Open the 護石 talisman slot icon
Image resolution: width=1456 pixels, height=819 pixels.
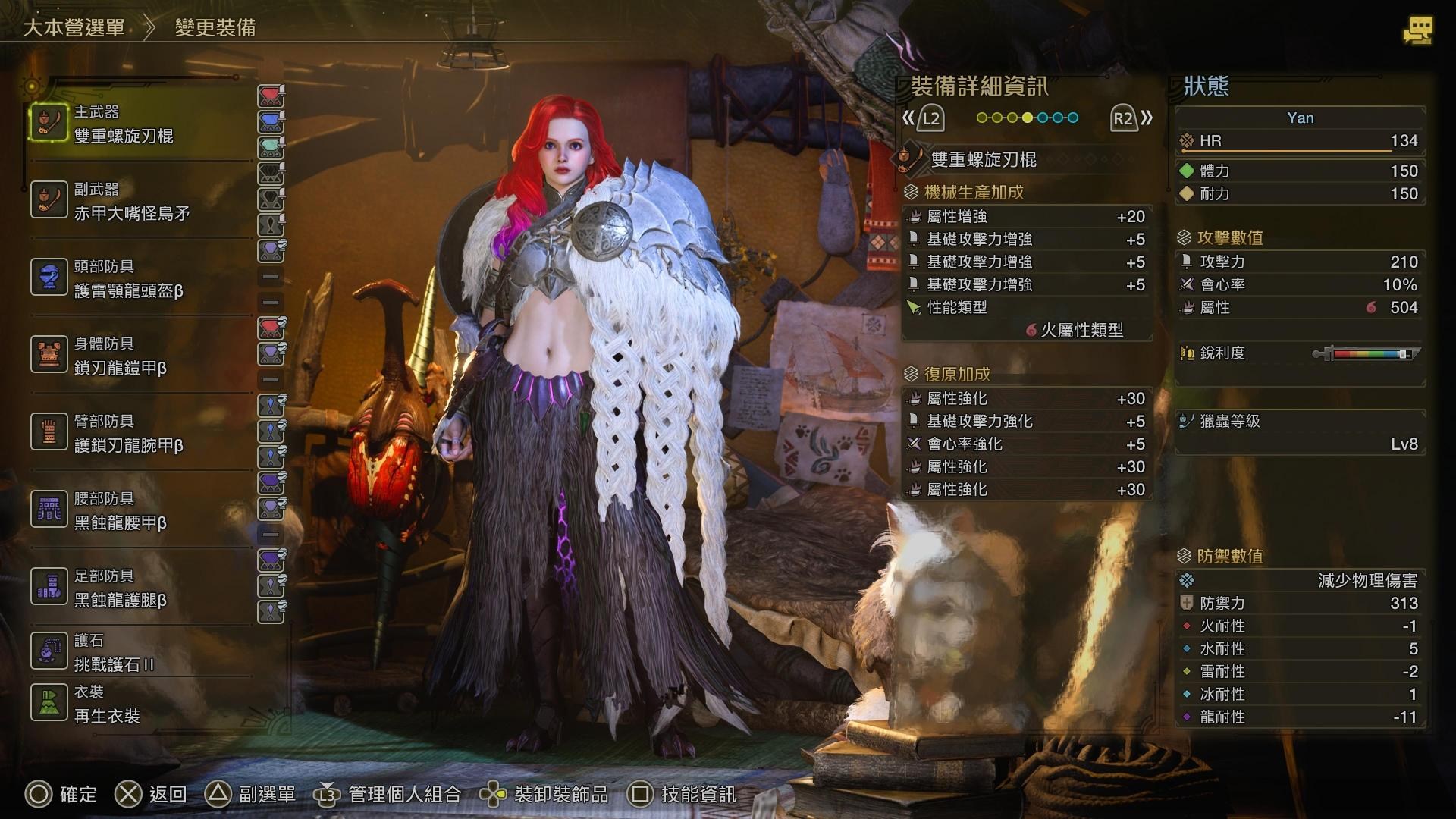[49, 651]
